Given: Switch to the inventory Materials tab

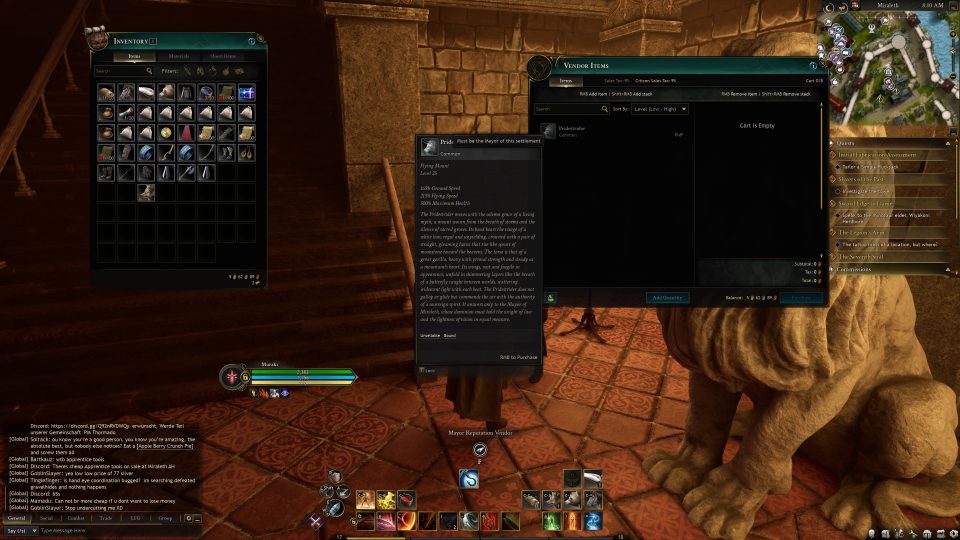Looking at the screenshot, I should [179, 56].
